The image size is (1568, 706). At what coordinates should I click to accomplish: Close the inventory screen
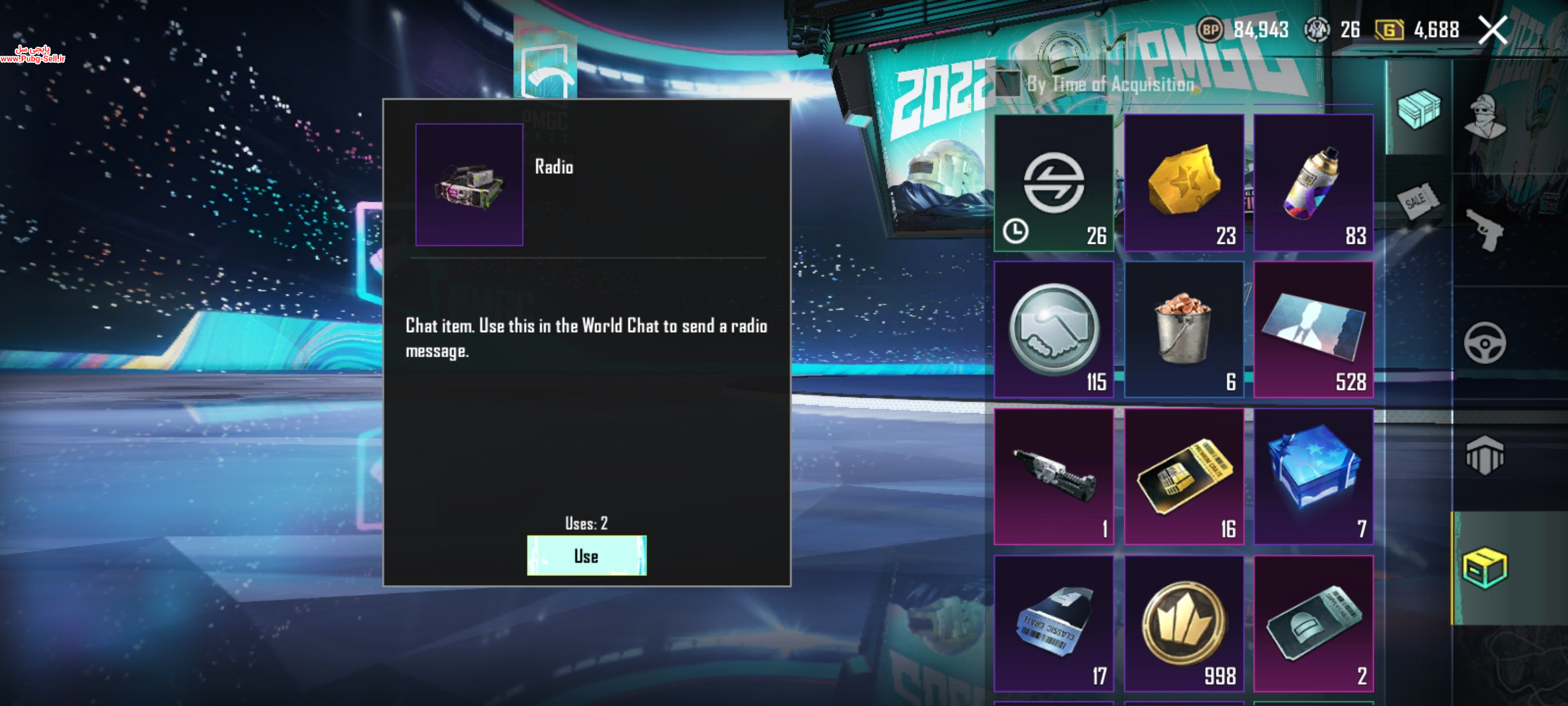coord(1492,30)
